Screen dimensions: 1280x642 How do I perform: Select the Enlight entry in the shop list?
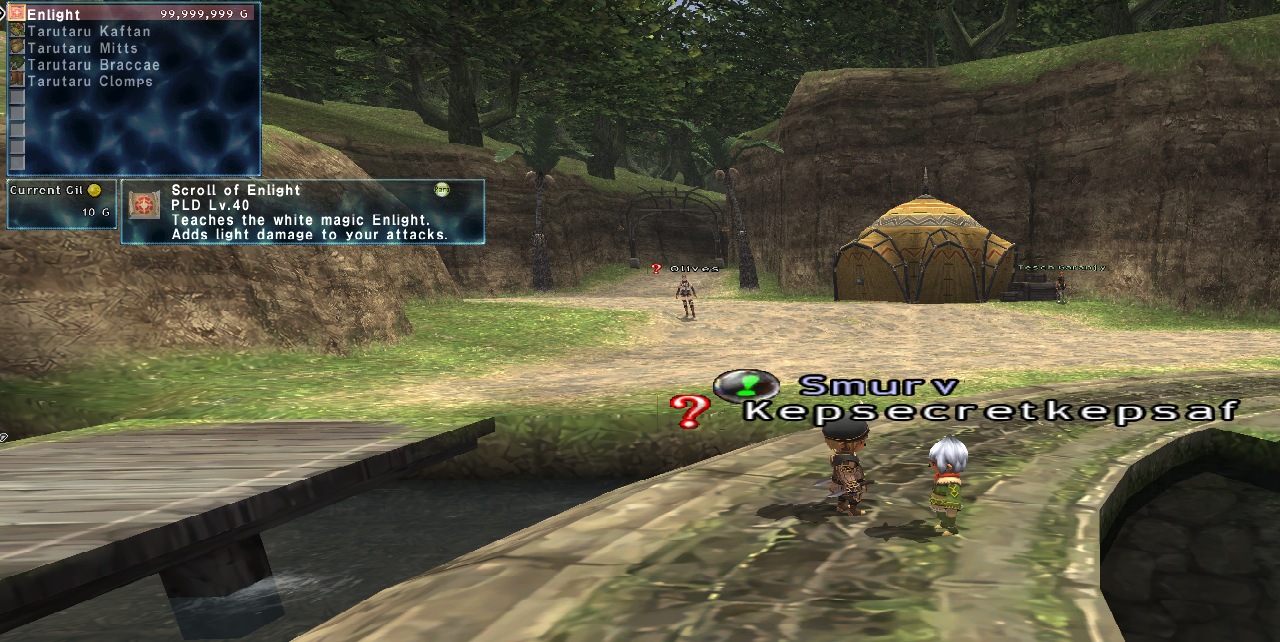click(x=55, y=15)
